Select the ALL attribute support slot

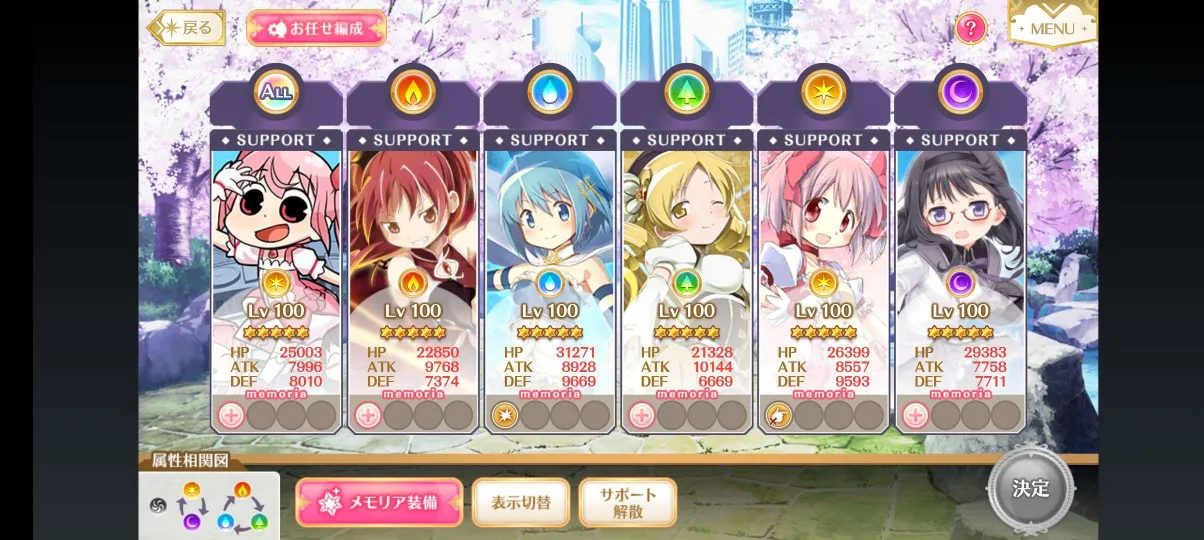pos(276,93)
